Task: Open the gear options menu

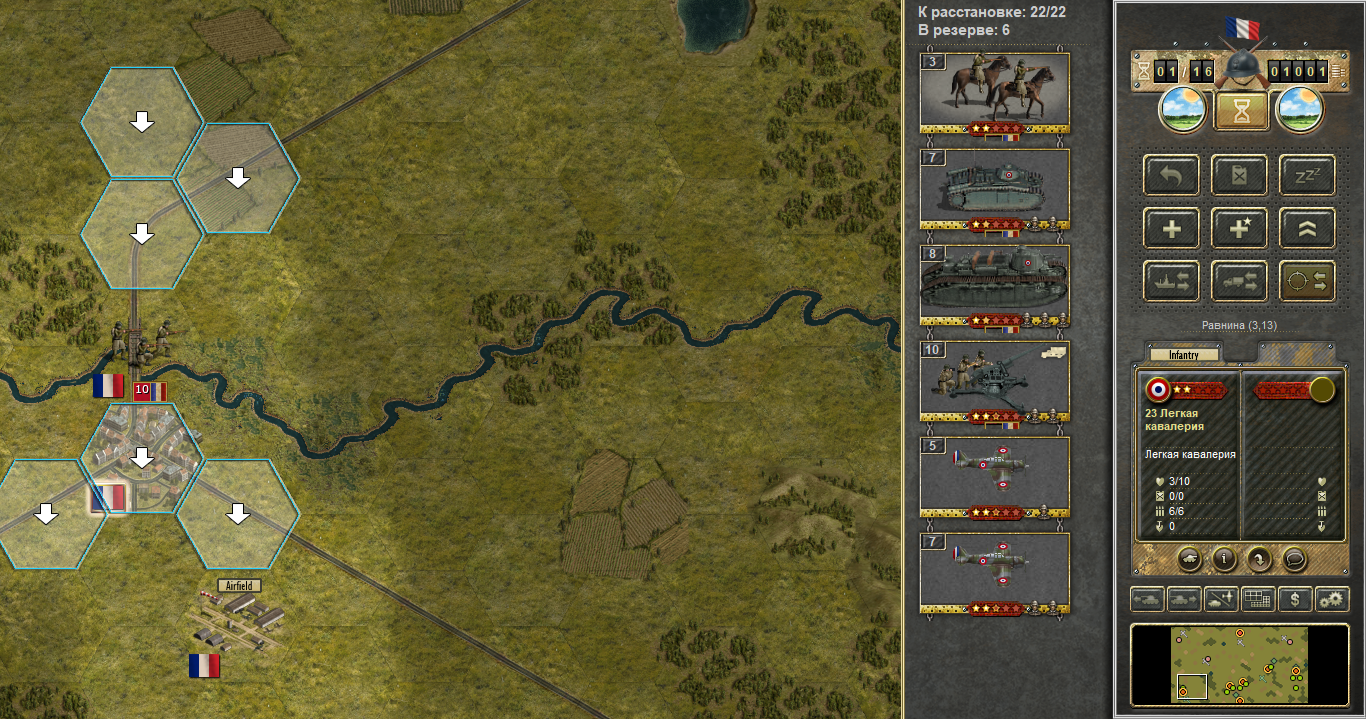Action: click(x=1331, y=600)
